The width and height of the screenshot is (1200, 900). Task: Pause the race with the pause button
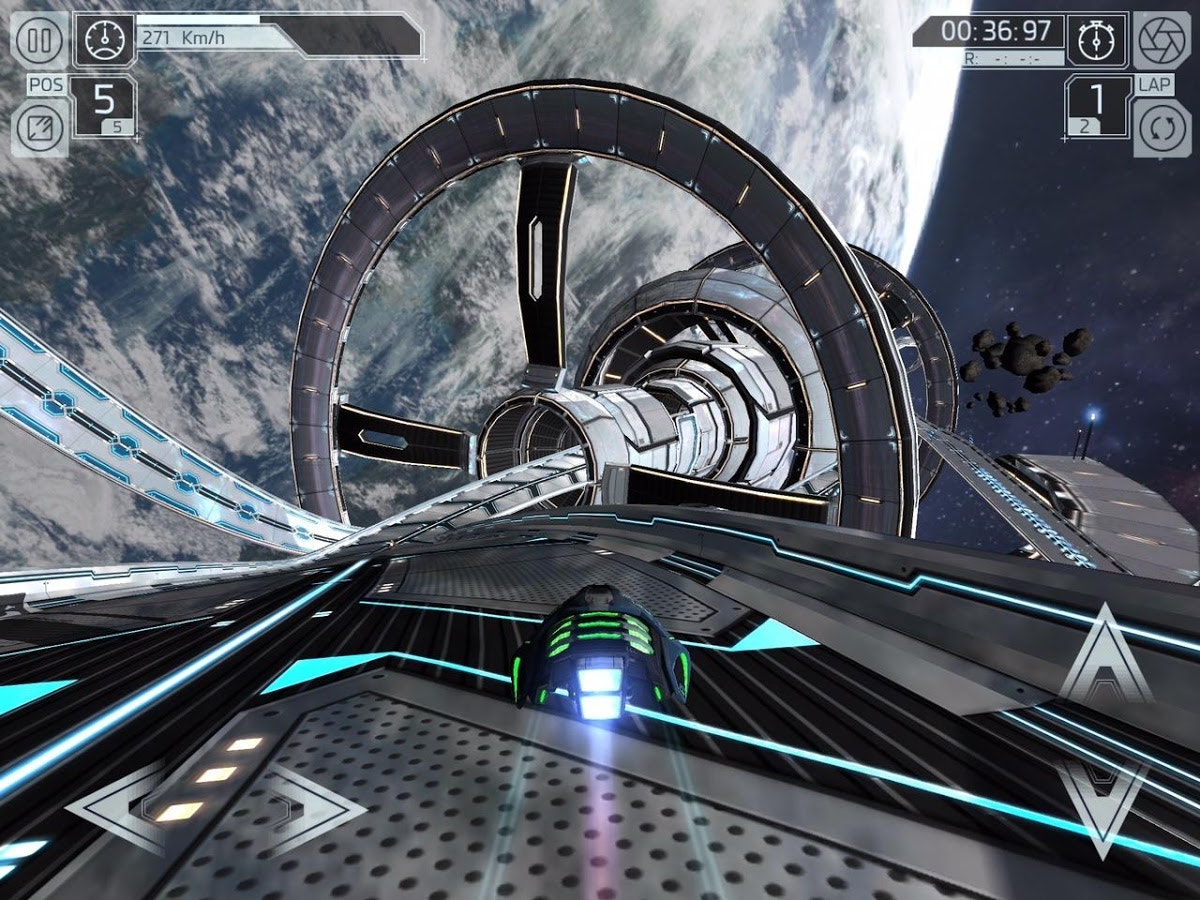(x=40, y=41)
